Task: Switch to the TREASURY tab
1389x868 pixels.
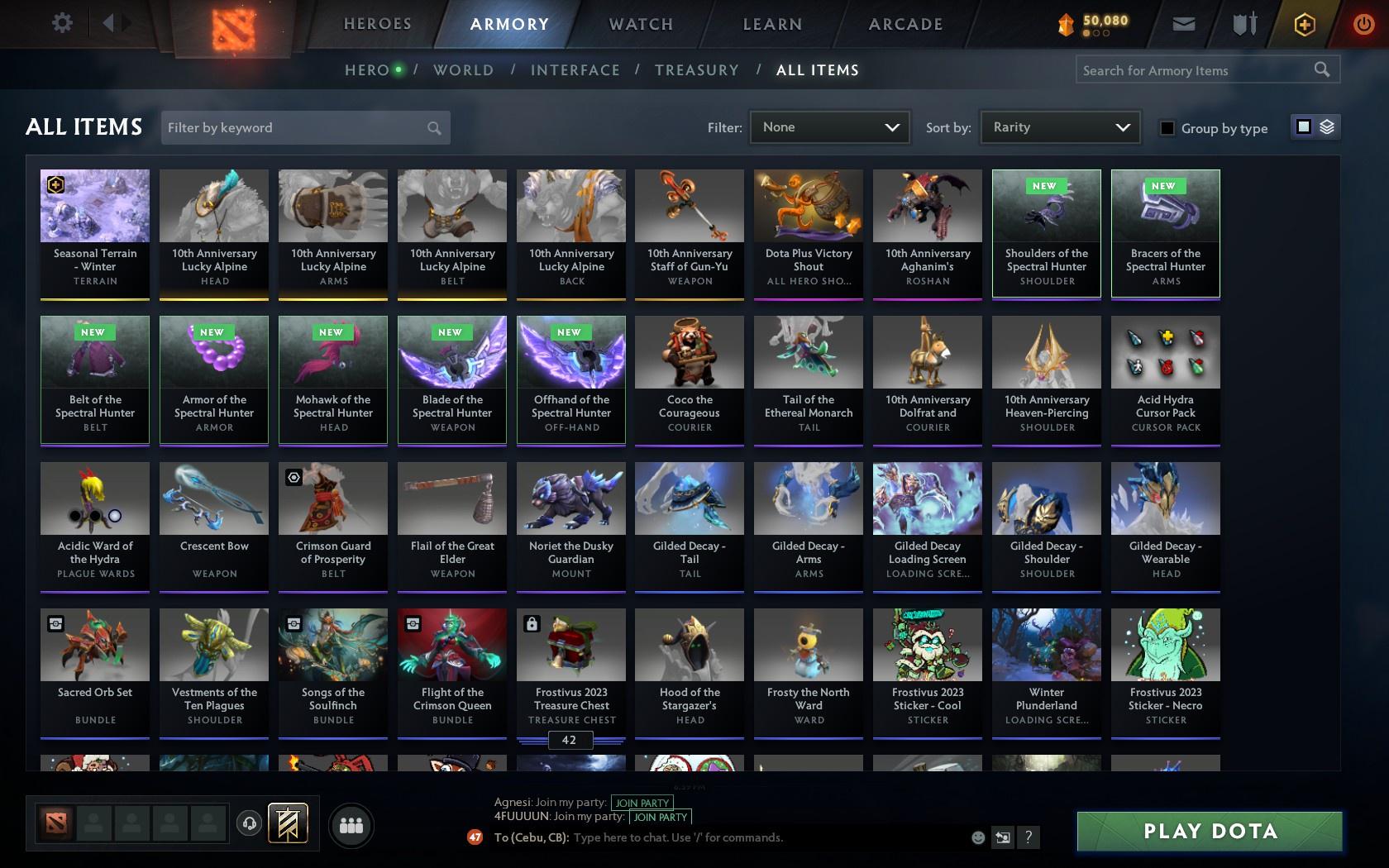Action: click(697, 70)
